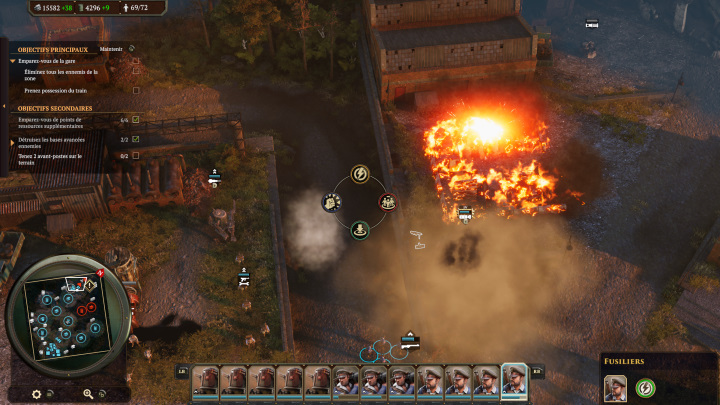Open settings via the gear icon
The width and height of the screenshot is (720, 405).
click(36, 394)
